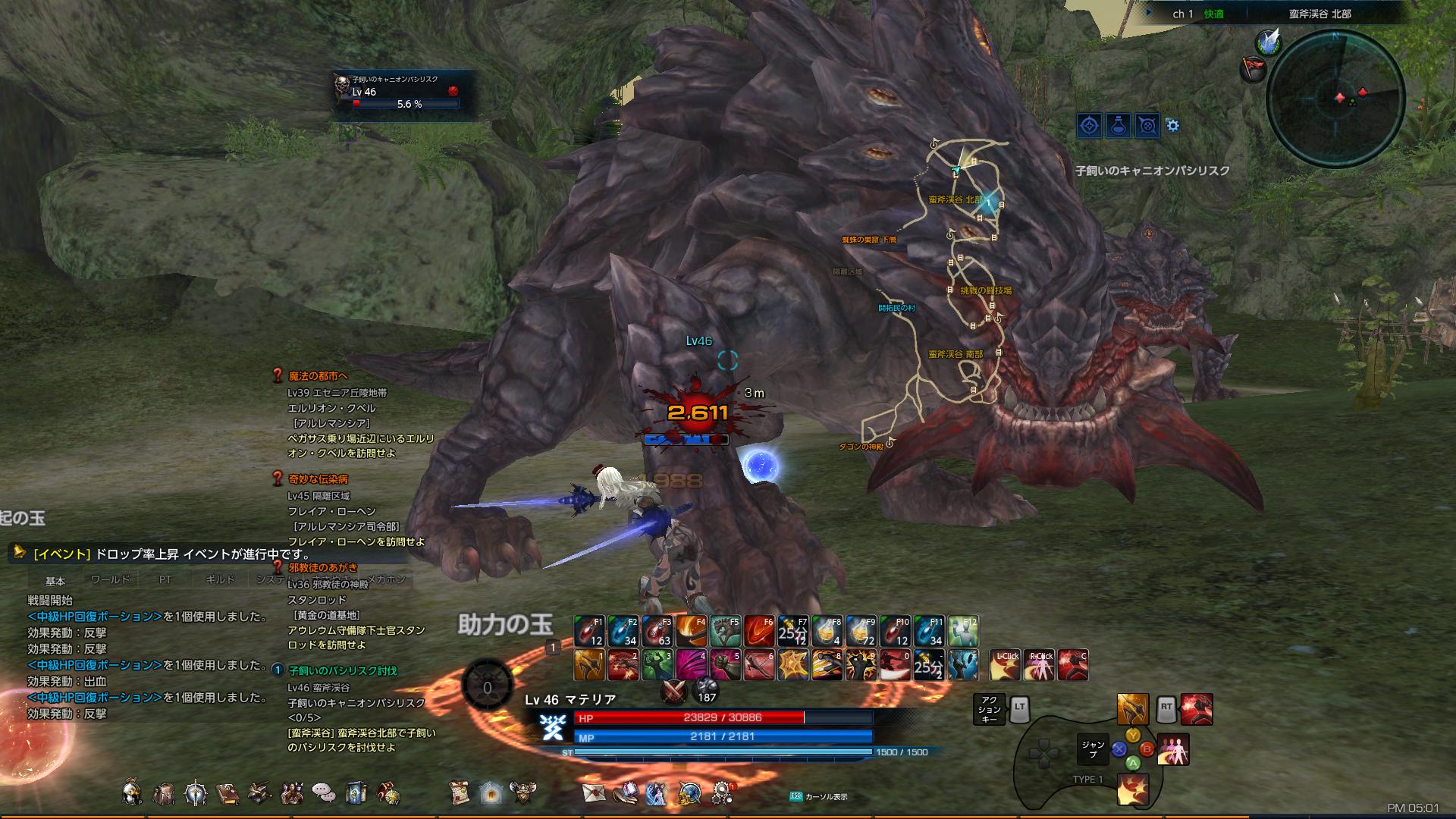Open the gear settings next to tracker buttons
1456x819 pixels.
pos(1173,126)
